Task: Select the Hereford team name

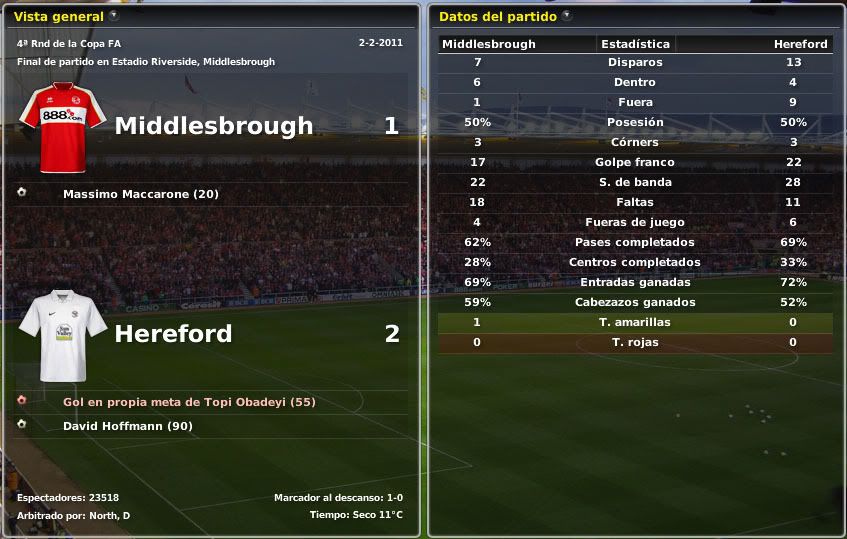Action: tap(173, 334)
